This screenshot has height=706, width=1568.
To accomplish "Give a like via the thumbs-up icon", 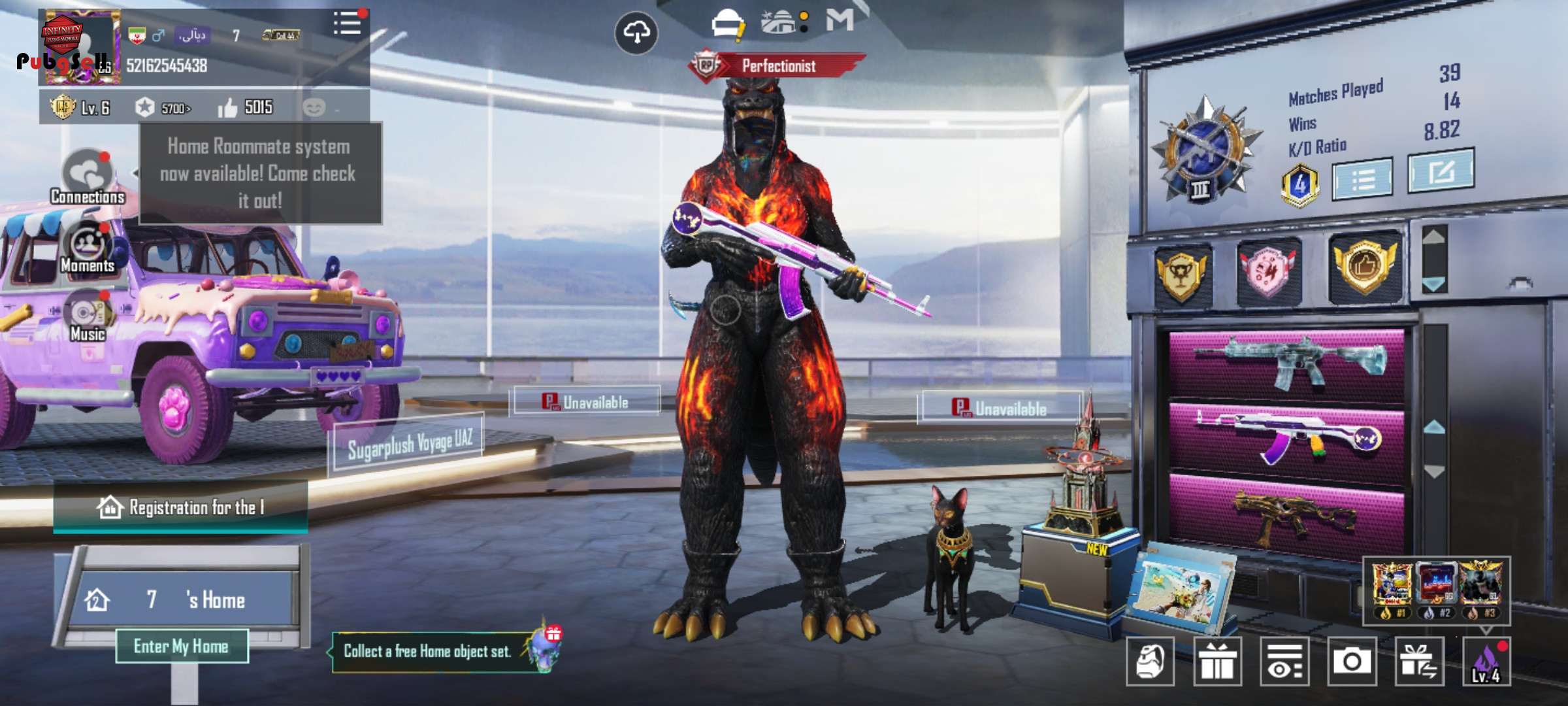I will tap(227, 108).
